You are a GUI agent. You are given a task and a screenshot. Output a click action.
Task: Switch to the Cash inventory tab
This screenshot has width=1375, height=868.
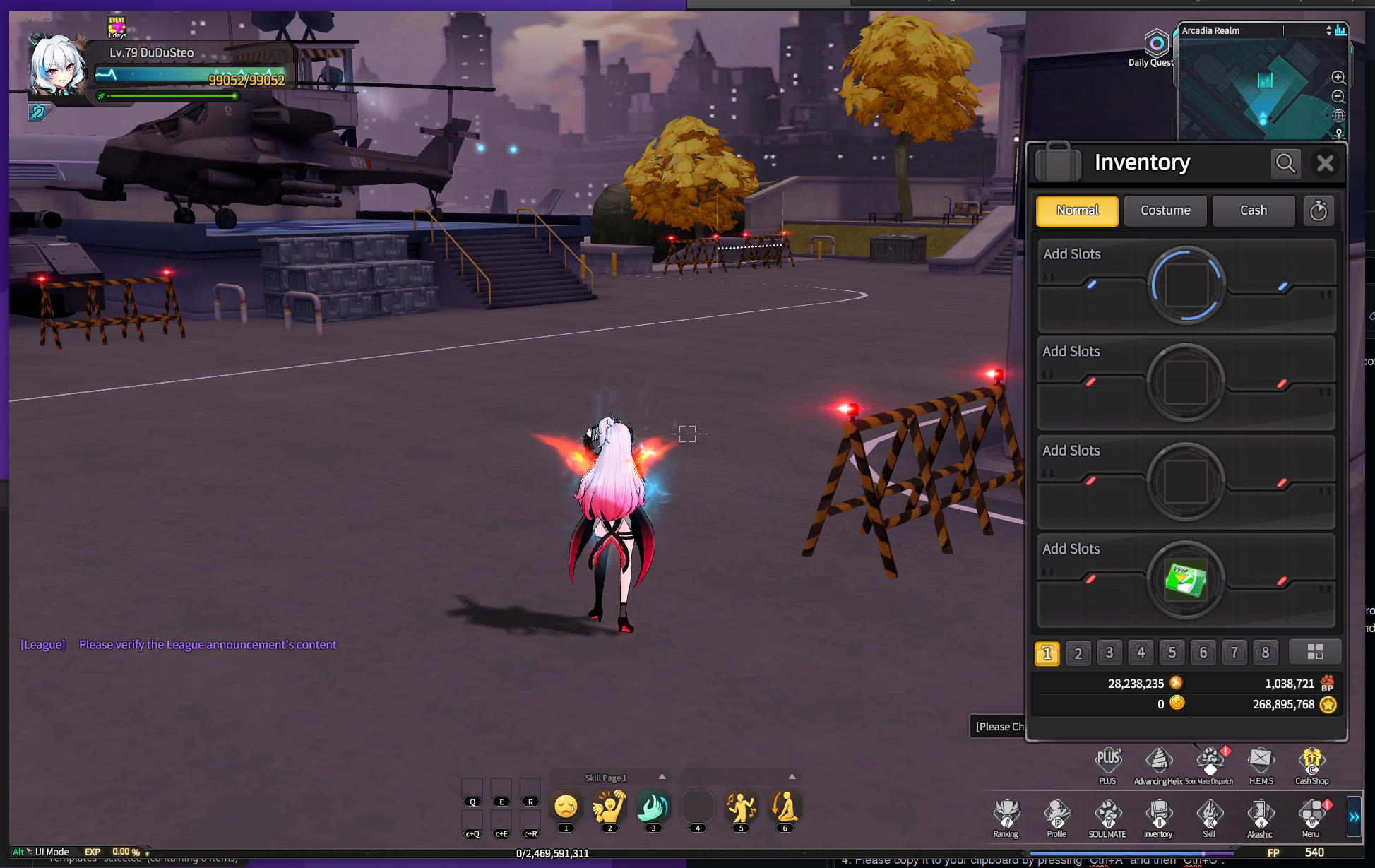pos(1253,210)
